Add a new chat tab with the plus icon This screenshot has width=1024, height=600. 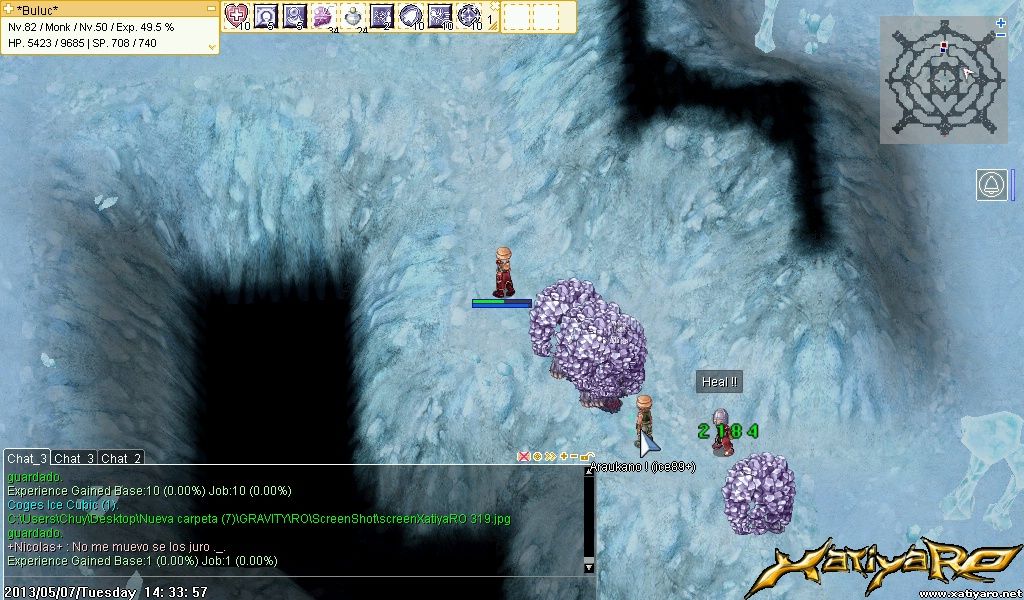[563, 456]
